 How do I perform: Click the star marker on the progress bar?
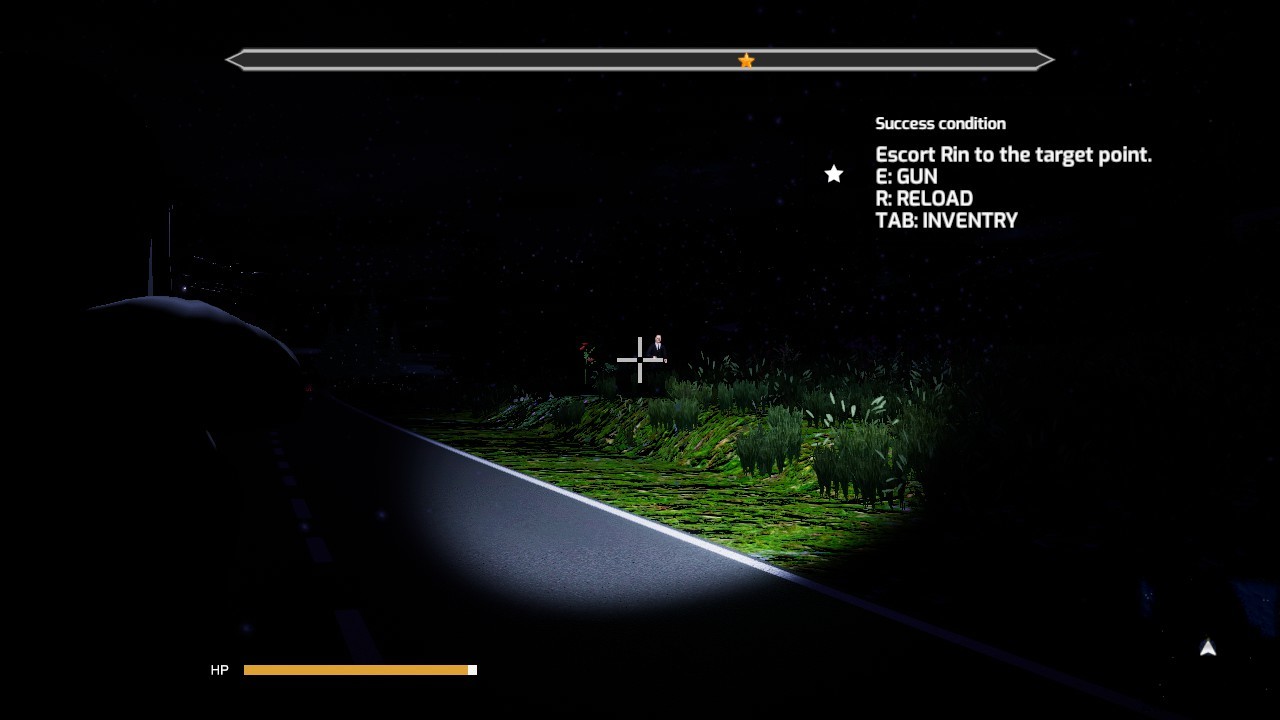point(746,60)
